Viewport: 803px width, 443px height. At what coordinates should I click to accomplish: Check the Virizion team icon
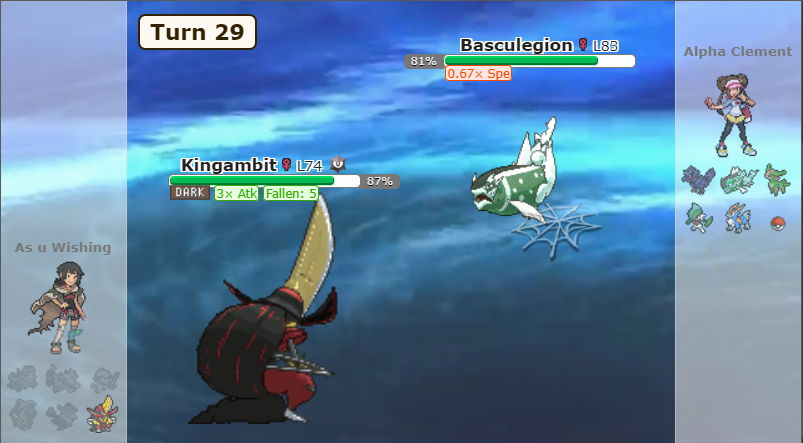777,180
